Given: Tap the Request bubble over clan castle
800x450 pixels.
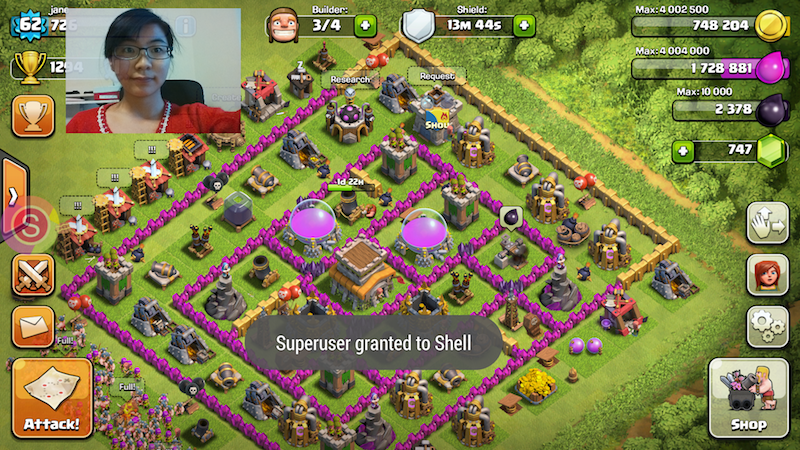Looking at the screenshot, I should click(436, 76).
